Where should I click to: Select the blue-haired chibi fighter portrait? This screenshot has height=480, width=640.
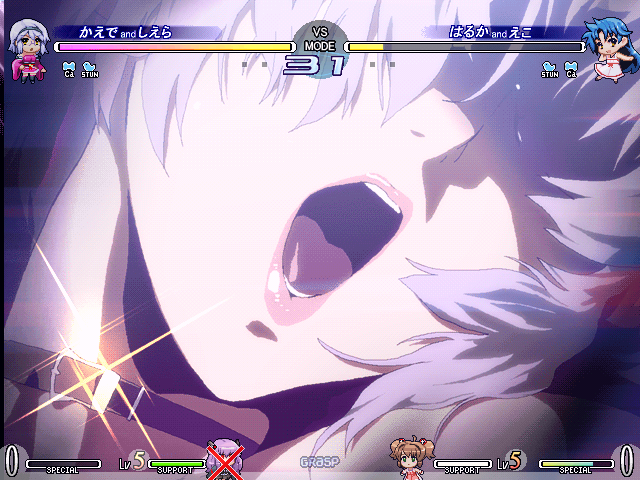pos(613,50)
